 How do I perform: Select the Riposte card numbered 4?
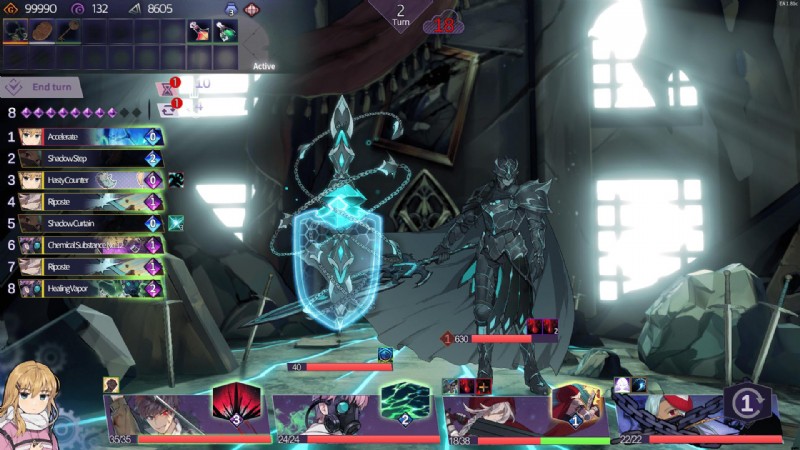[90, 202]
